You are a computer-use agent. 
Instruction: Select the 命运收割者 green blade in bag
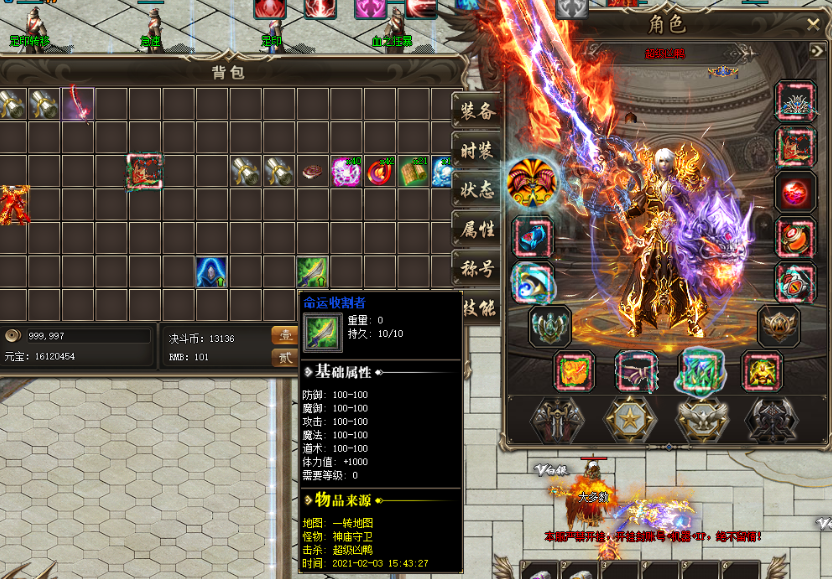click(x=312, y=271)
